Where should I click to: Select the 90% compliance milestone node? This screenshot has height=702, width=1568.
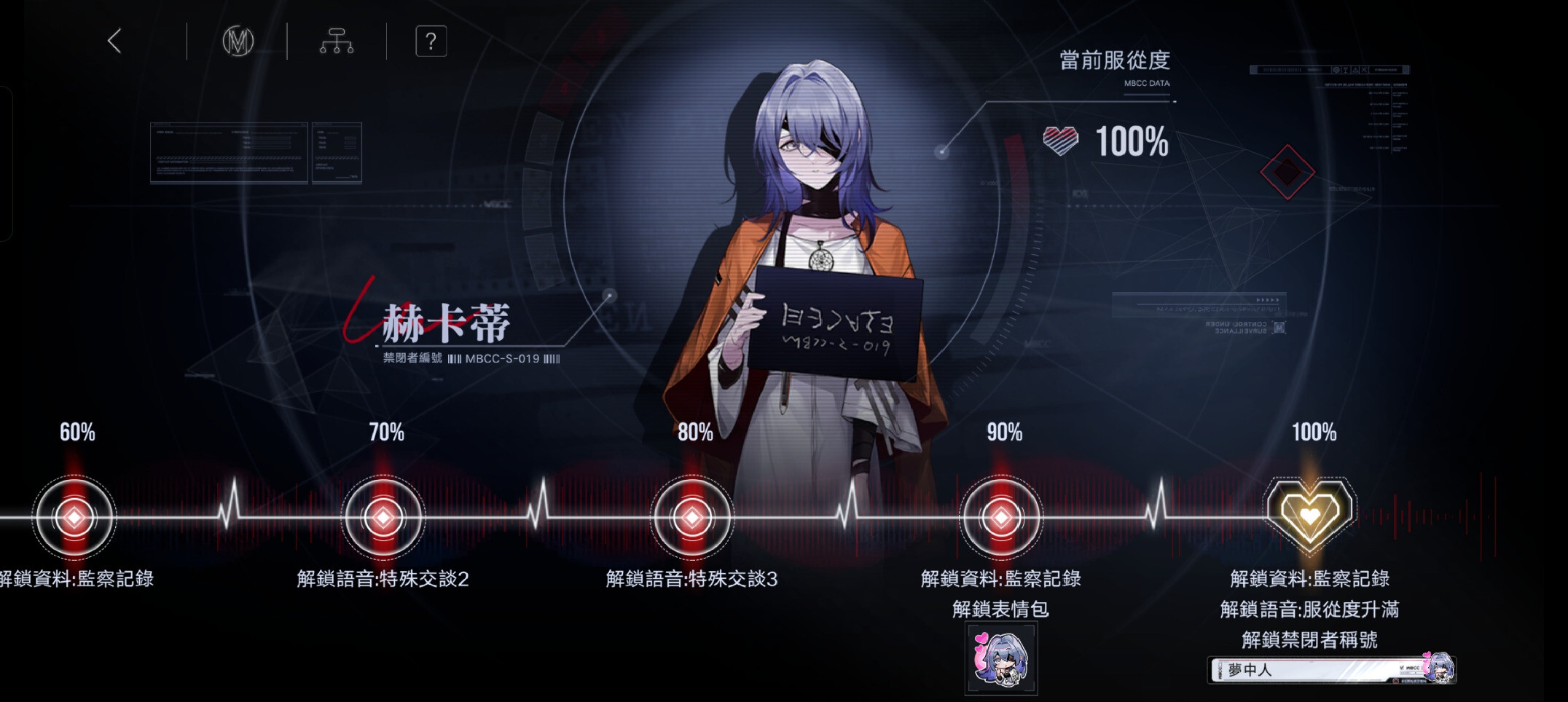[x=1001, y=518]
